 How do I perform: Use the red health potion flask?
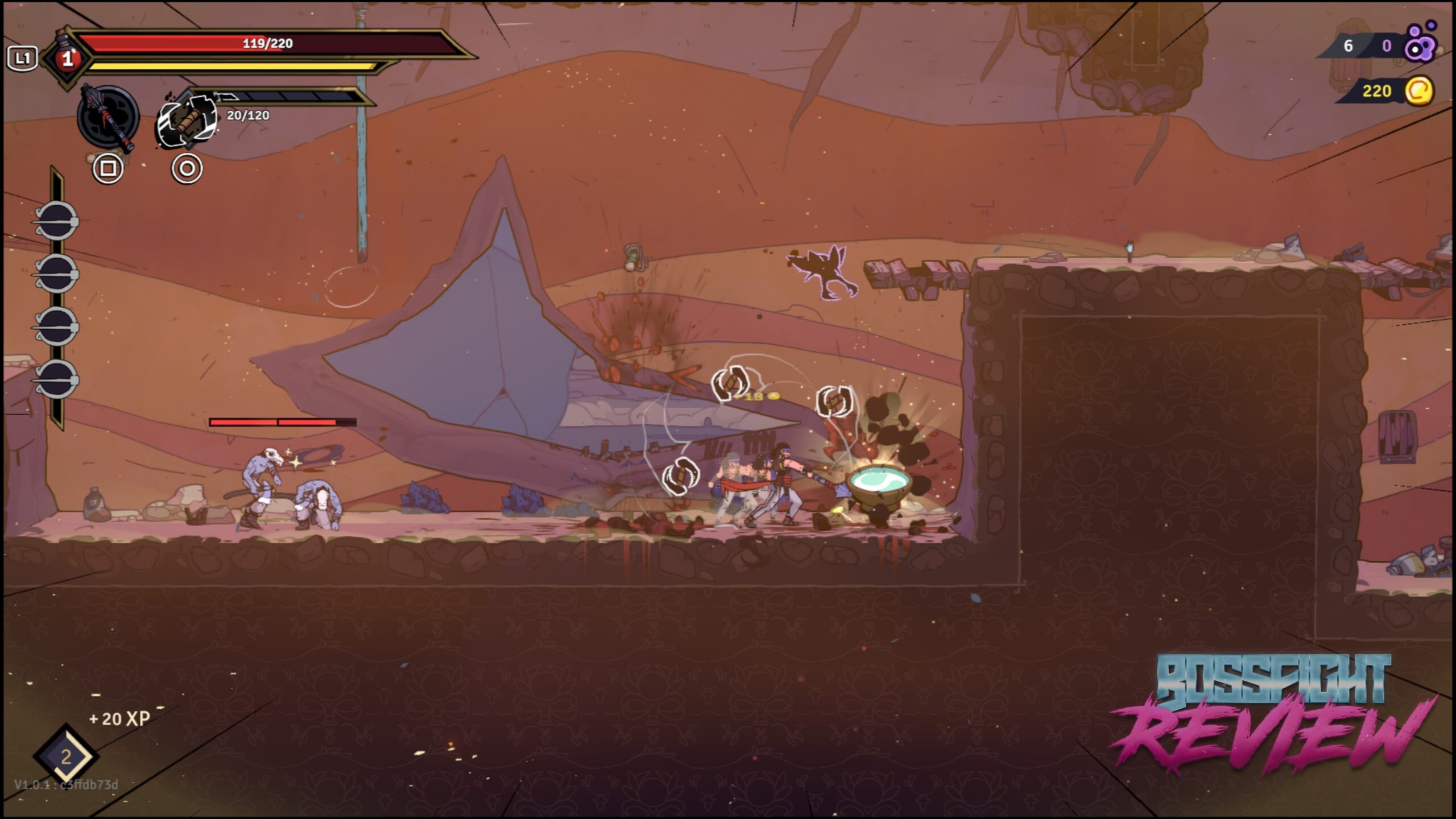[x=68, y=57]
